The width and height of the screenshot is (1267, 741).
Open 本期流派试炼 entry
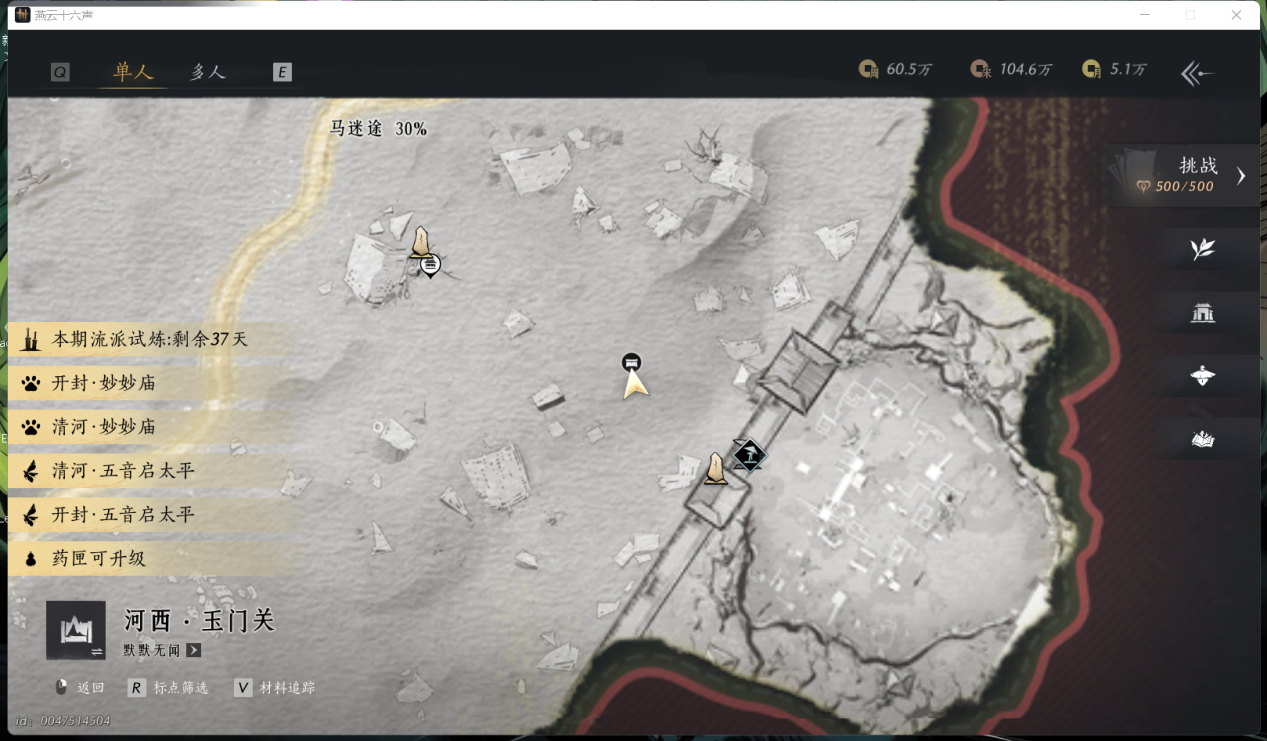(148, 340)
